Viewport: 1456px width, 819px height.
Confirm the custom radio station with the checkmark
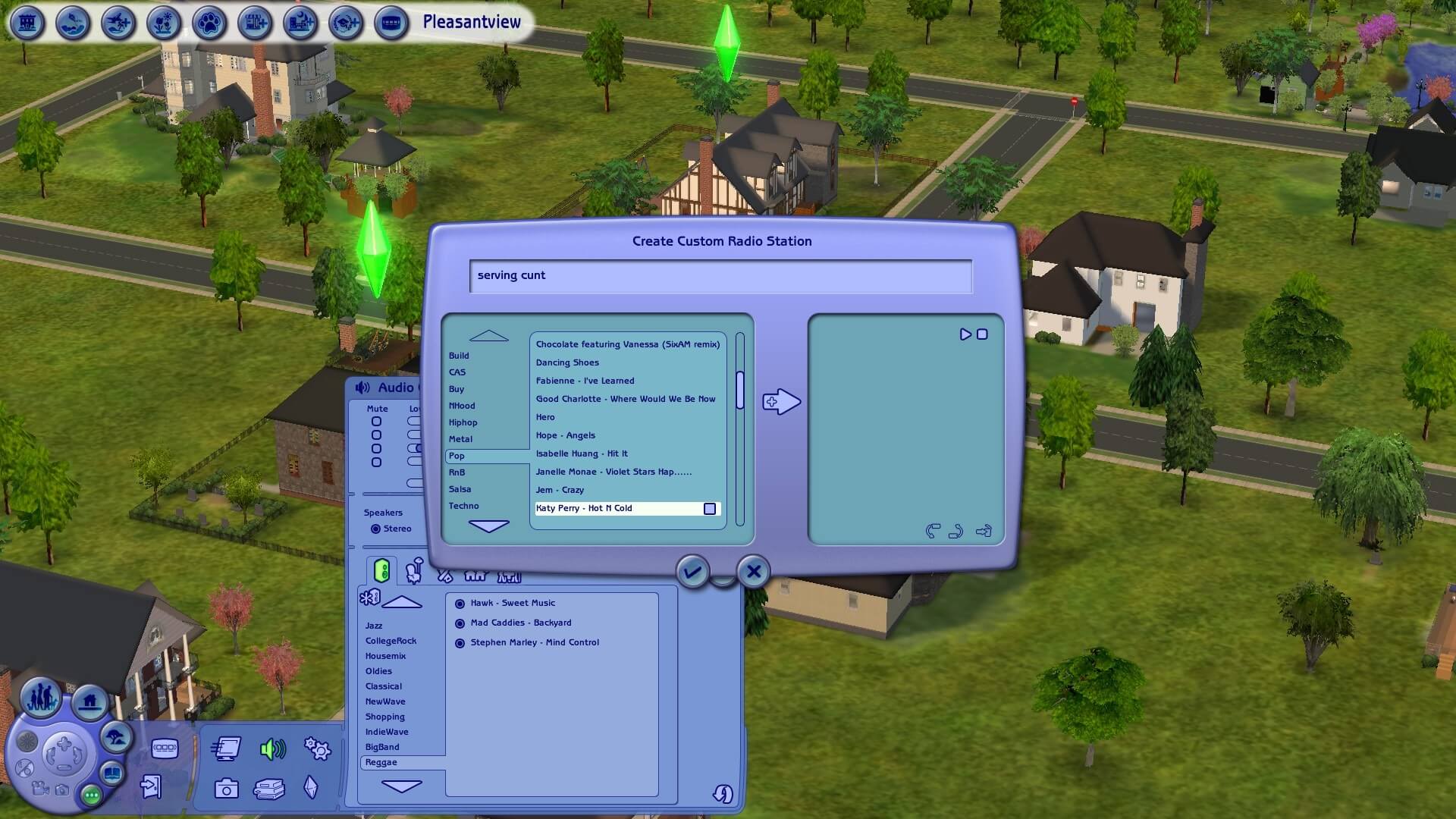[692, 573]
